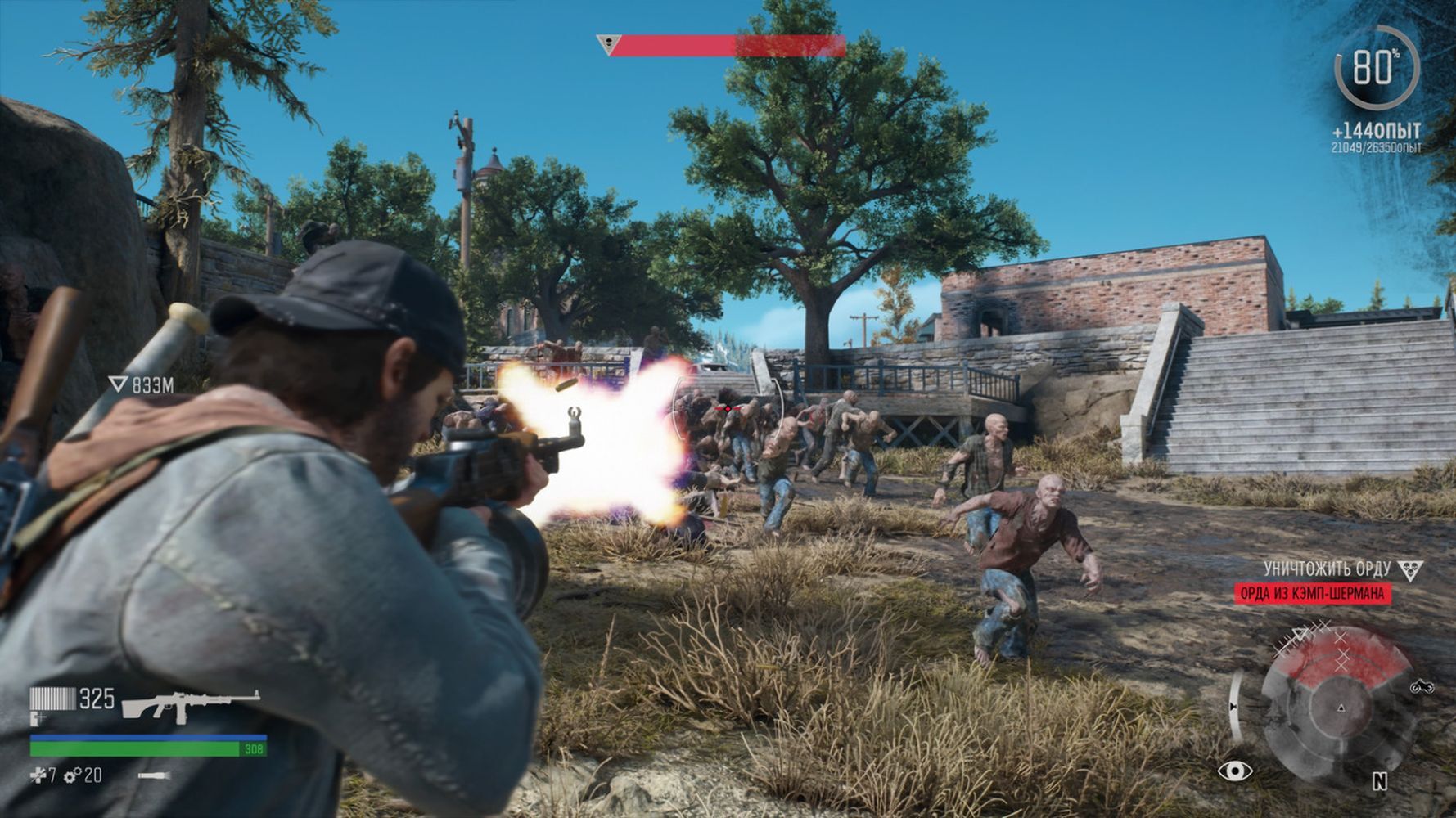
Task: Click the motorcycle marker beside the minimap
Action: pos(1422,687)
